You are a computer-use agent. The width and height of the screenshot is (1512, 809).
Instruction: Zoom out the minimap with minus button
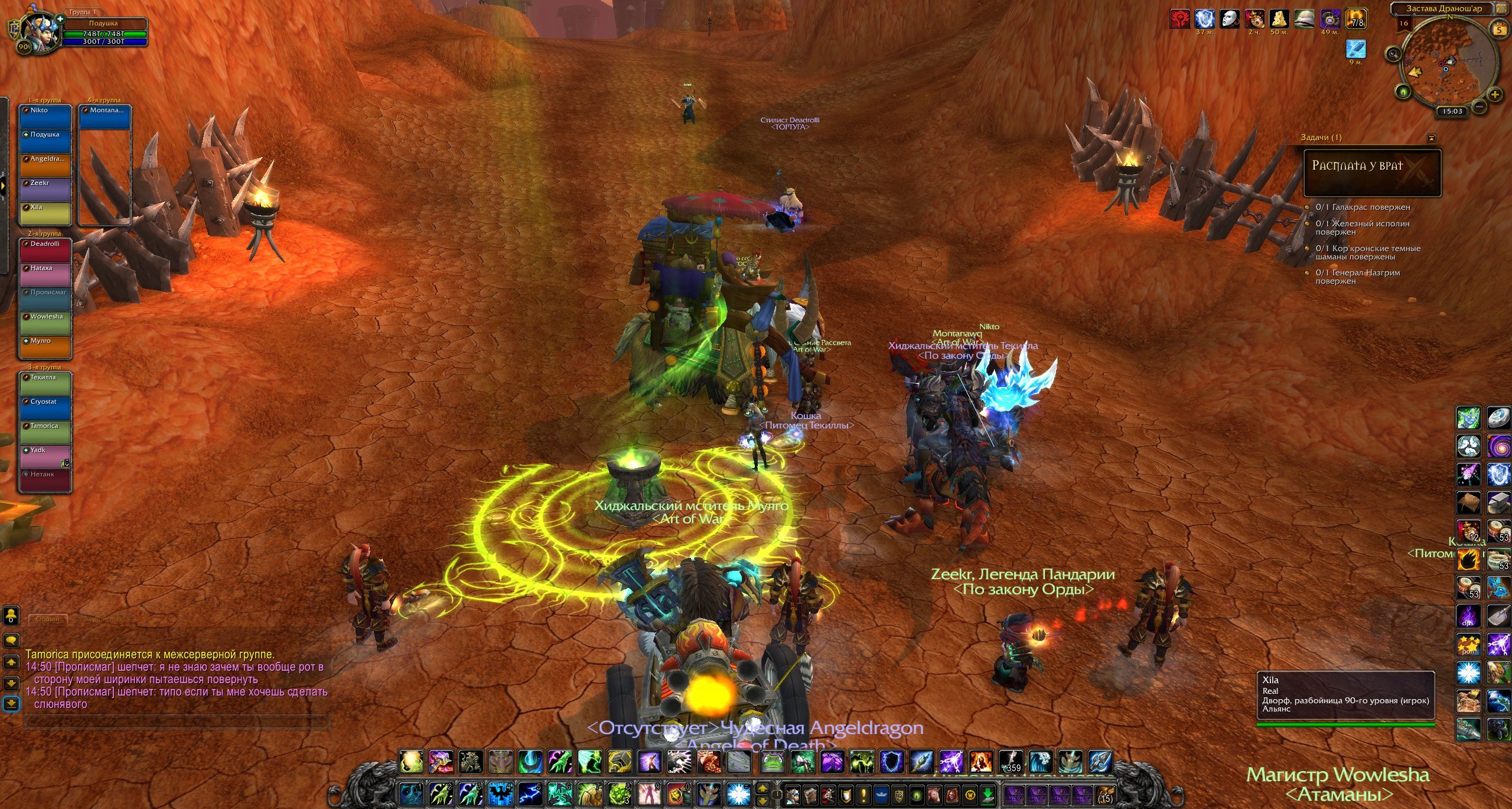click(1480, 106)
